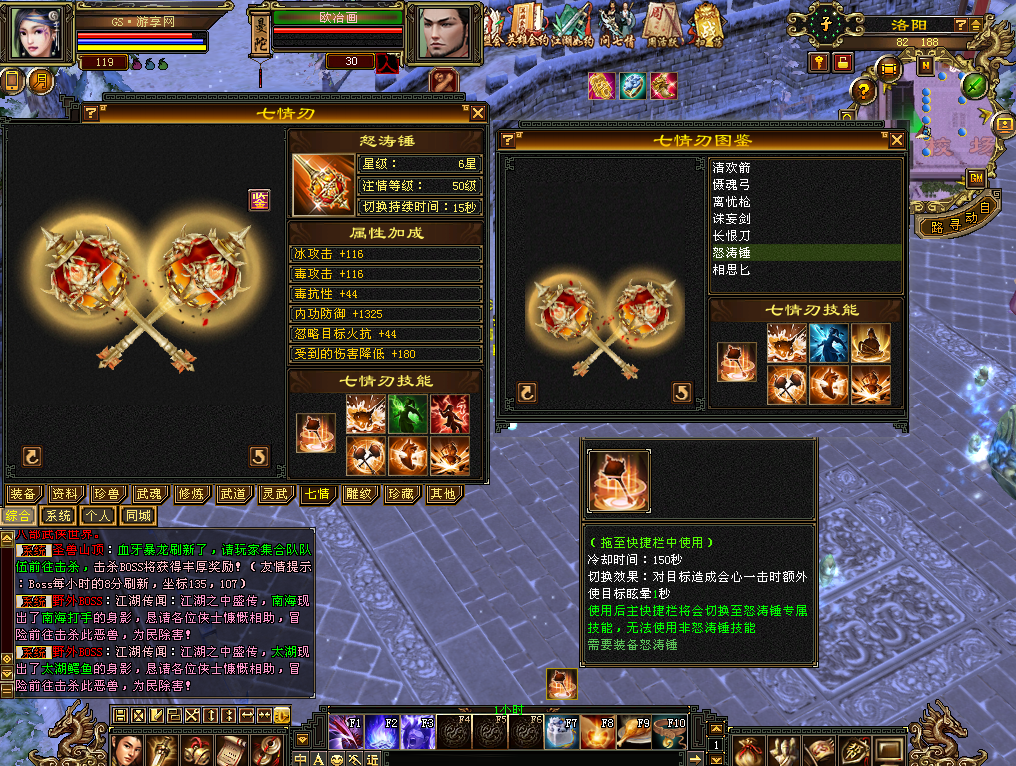The image size is (1016, 766).
Task: Click the blue water-figure skill in the codex
Action: pyautogui.click(x=828, y=343)
